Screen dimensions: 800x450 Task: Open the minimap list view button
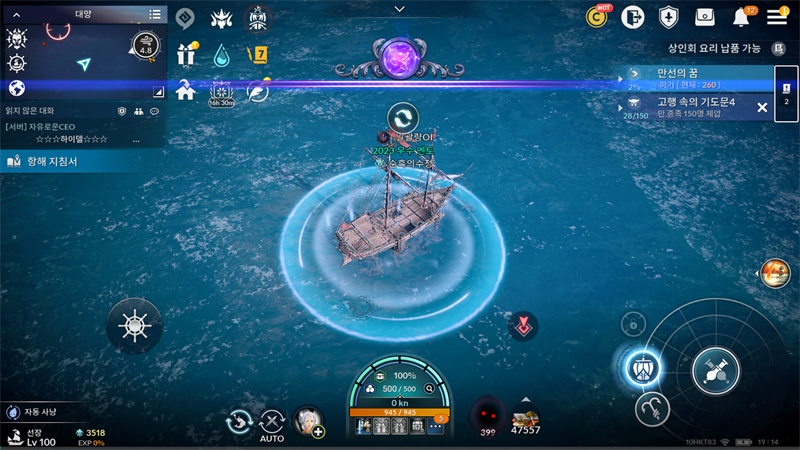(x=155, y=14)
